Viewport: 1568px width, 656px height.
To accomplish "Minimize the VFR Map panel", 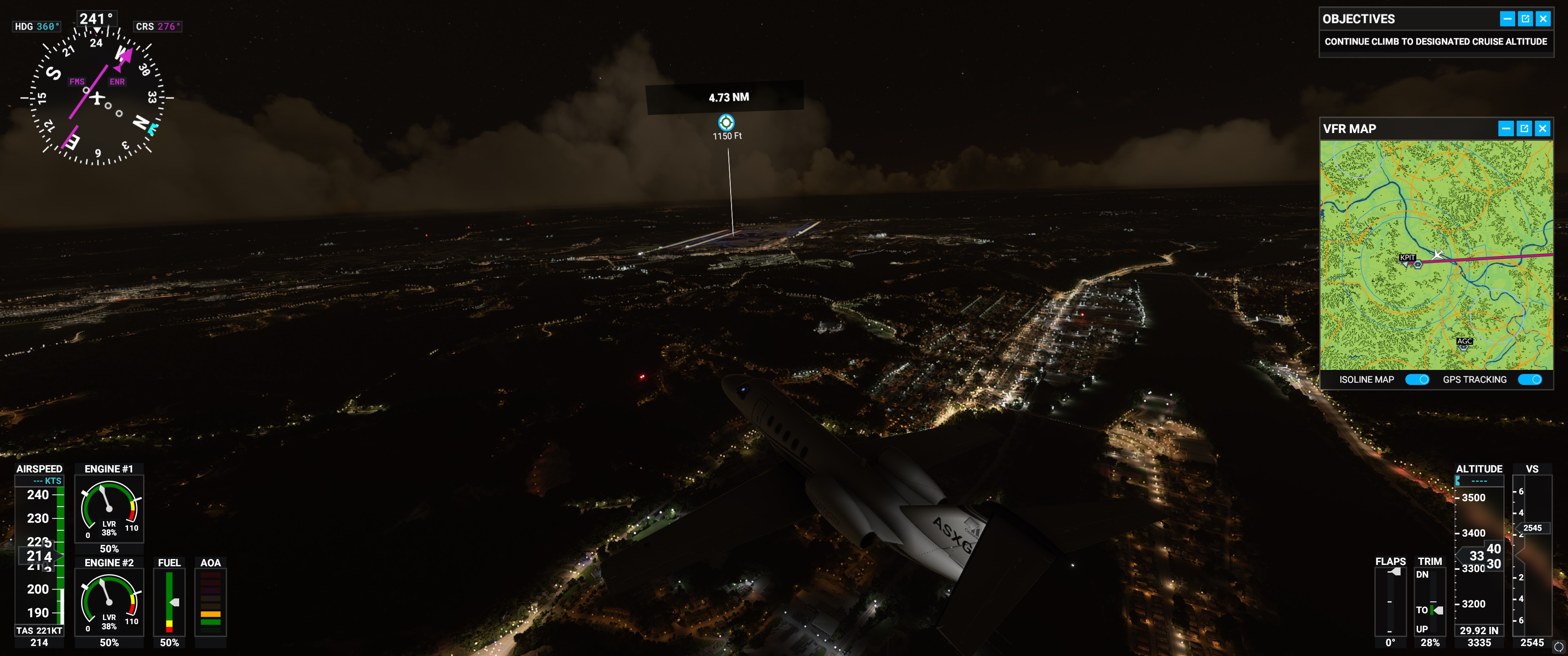I will click(x=1505, y=128).
